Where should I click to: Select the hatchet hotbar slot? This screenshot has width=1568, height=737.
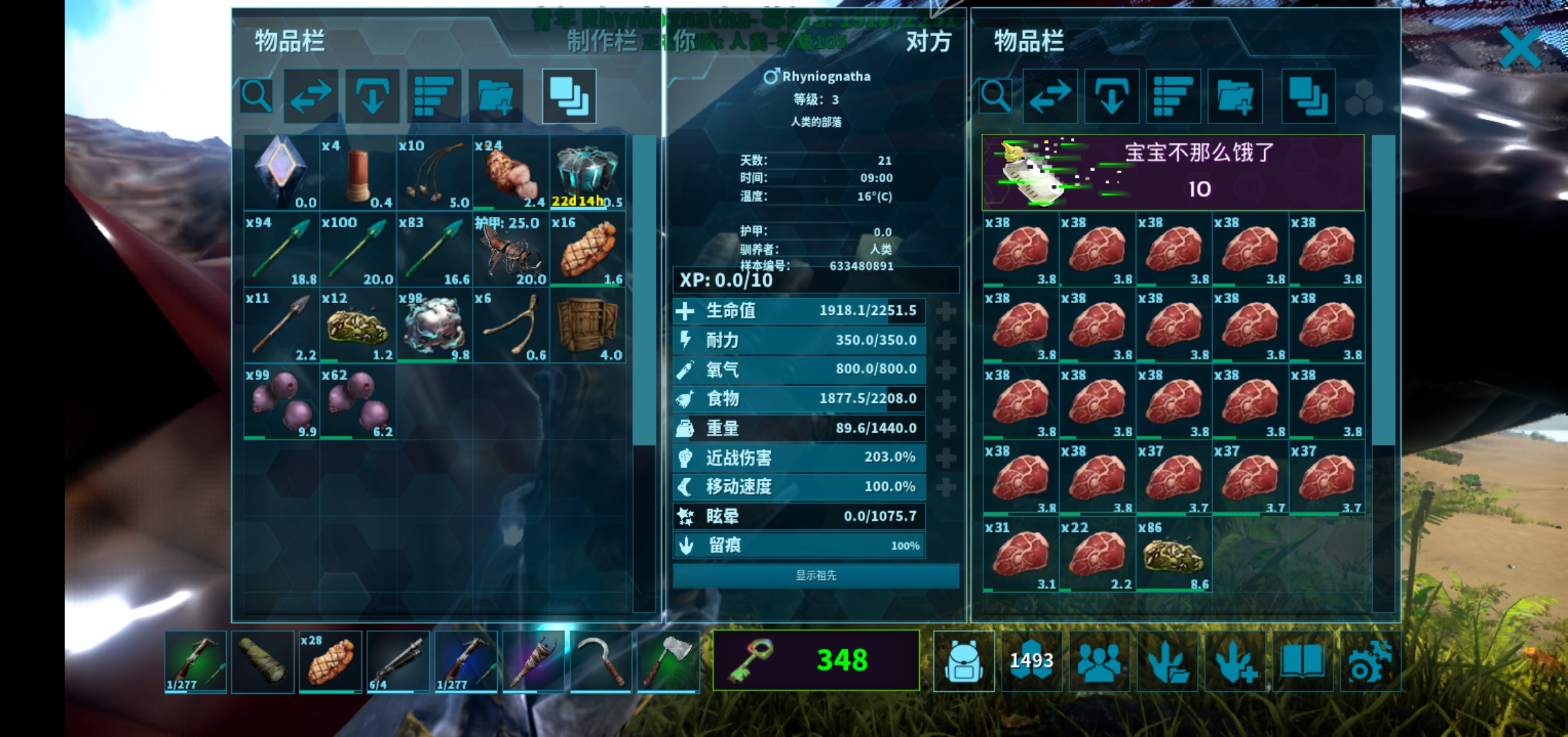668,661
